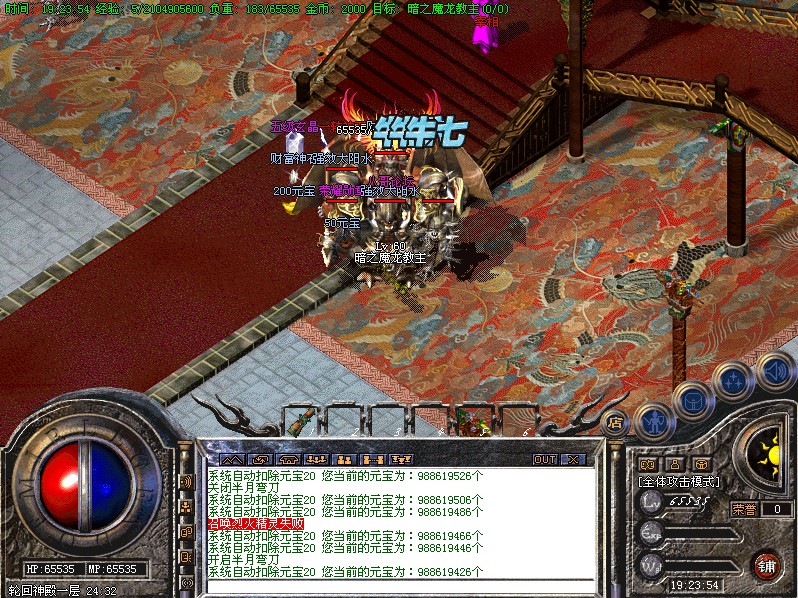798x598 pixels.
Task: Use the item in belt slot 5
Action: pyautogui.click(x=468, y=420)
